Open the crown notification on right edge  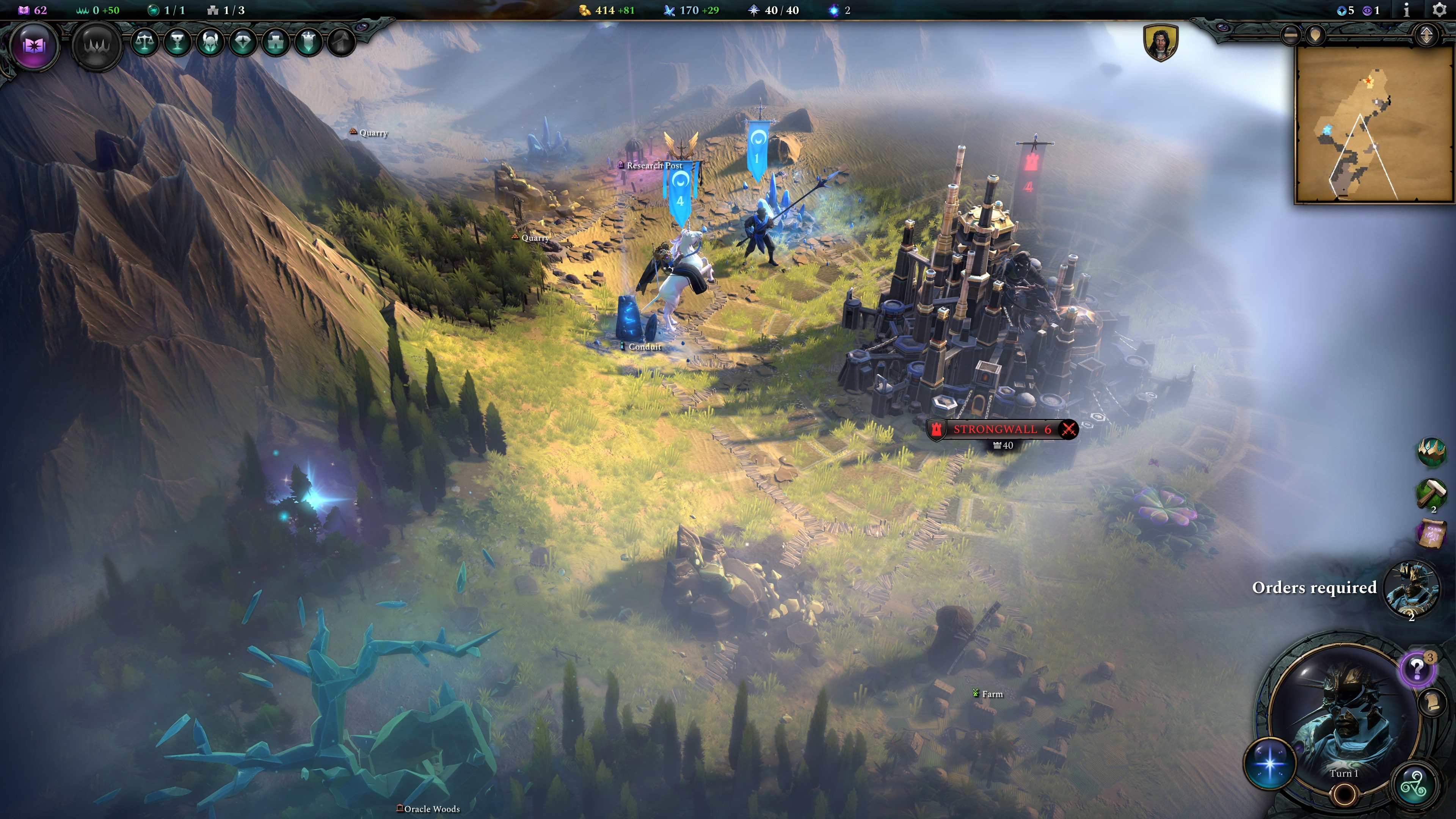[1431, 452]
